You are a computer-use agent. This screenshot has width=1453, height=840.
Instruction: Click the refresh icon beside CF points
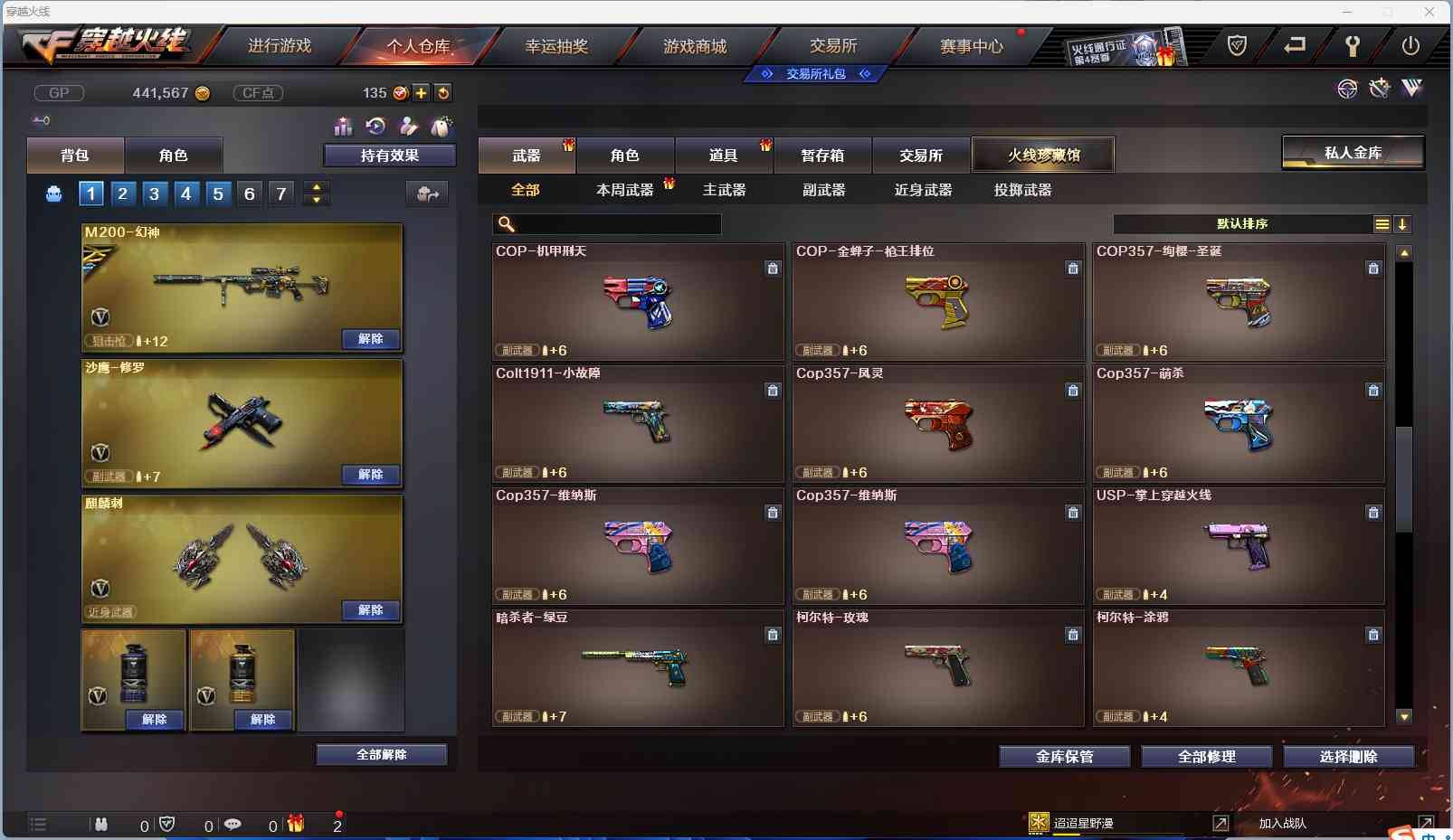coord(444,92)
